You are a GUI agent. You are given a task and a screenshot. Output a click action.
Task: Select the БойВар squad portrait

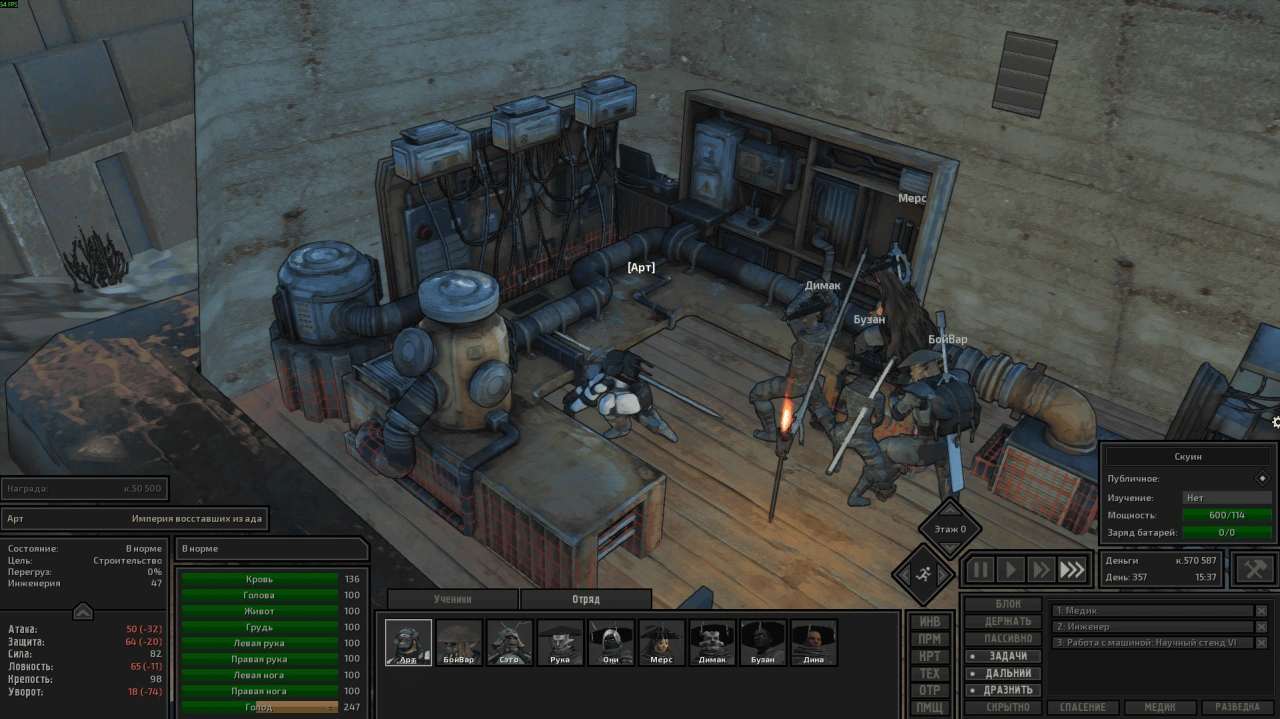pos(460,642)
